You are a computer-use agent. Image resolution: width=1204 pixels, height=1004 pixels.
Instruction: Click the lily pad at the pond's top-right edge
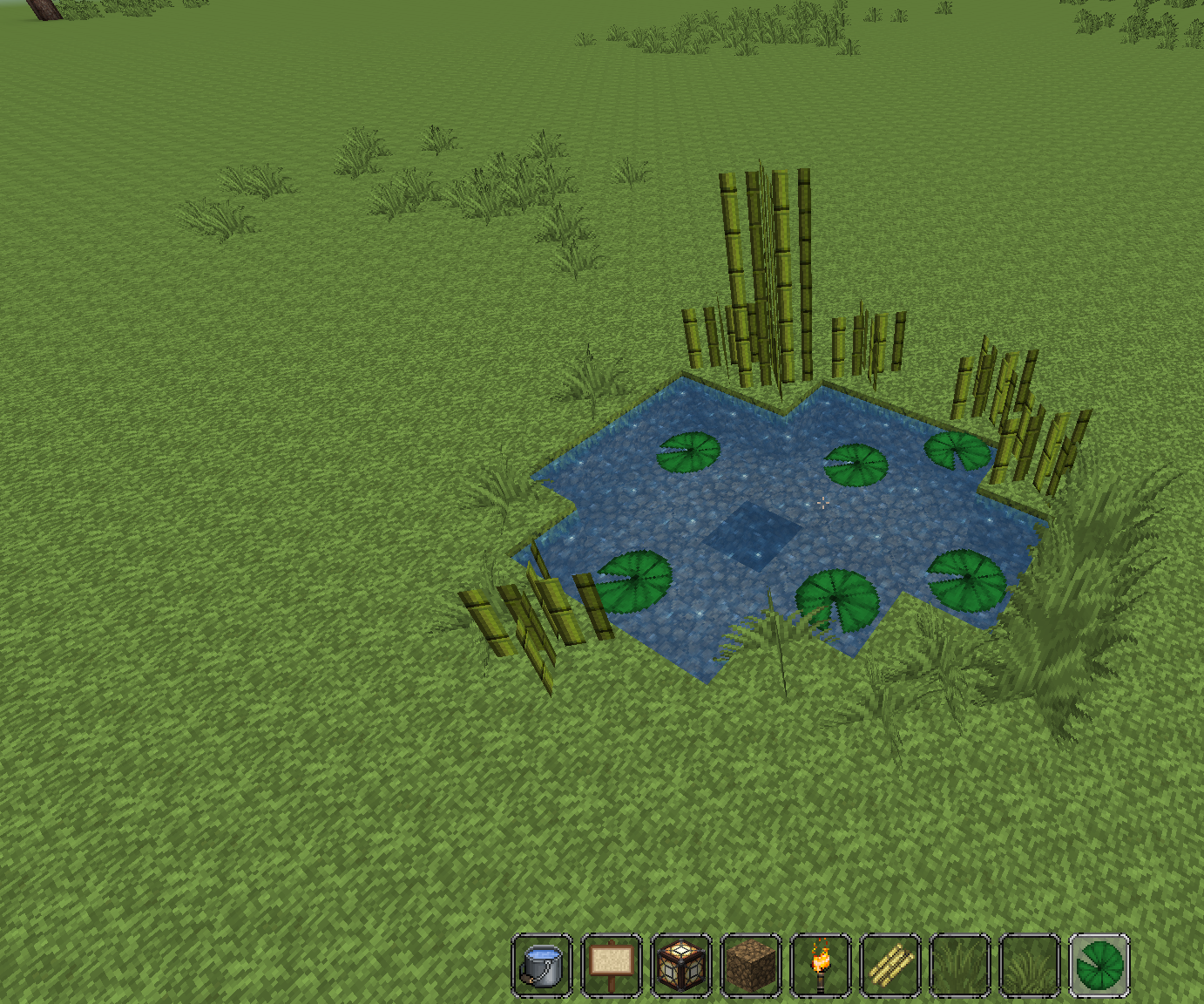[957, 451]
